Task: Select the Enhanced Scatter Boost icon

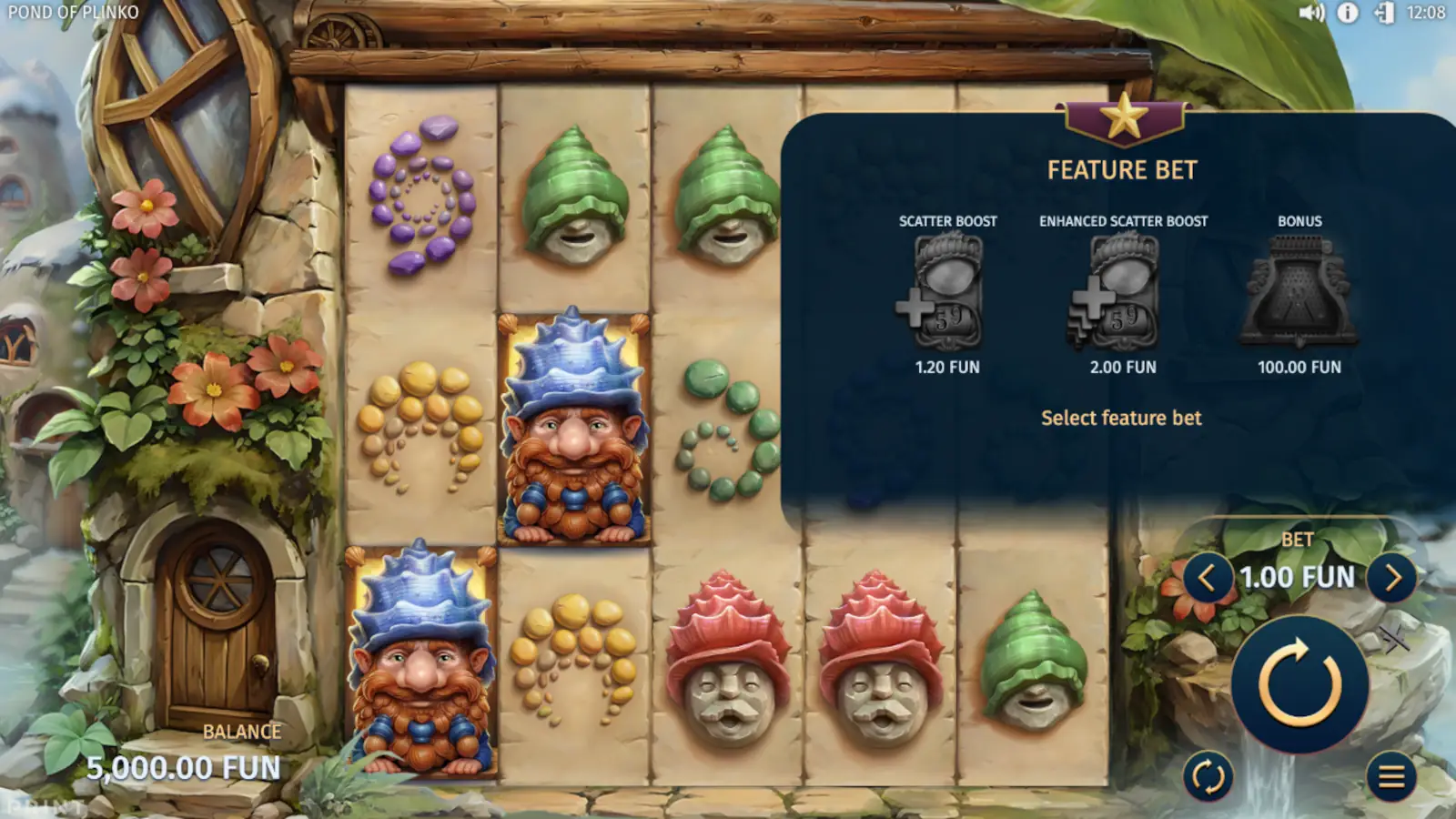Action: 1122,291
